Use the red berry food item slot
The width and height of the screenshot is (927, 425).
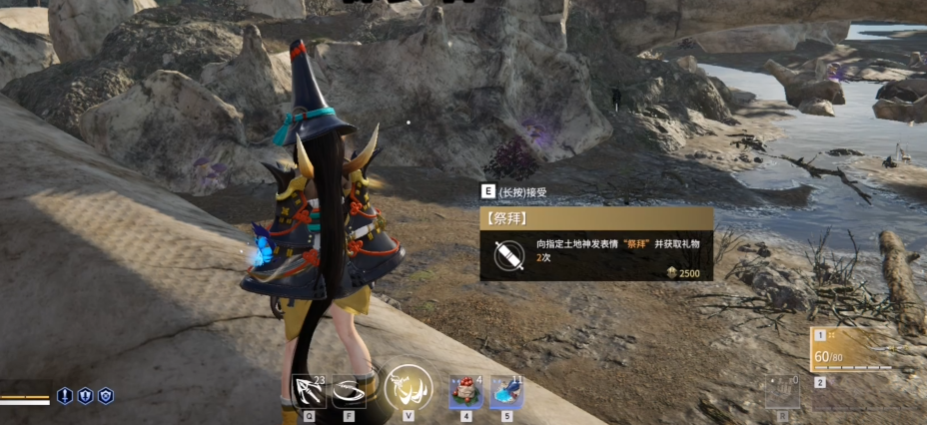tap(463, 392)
